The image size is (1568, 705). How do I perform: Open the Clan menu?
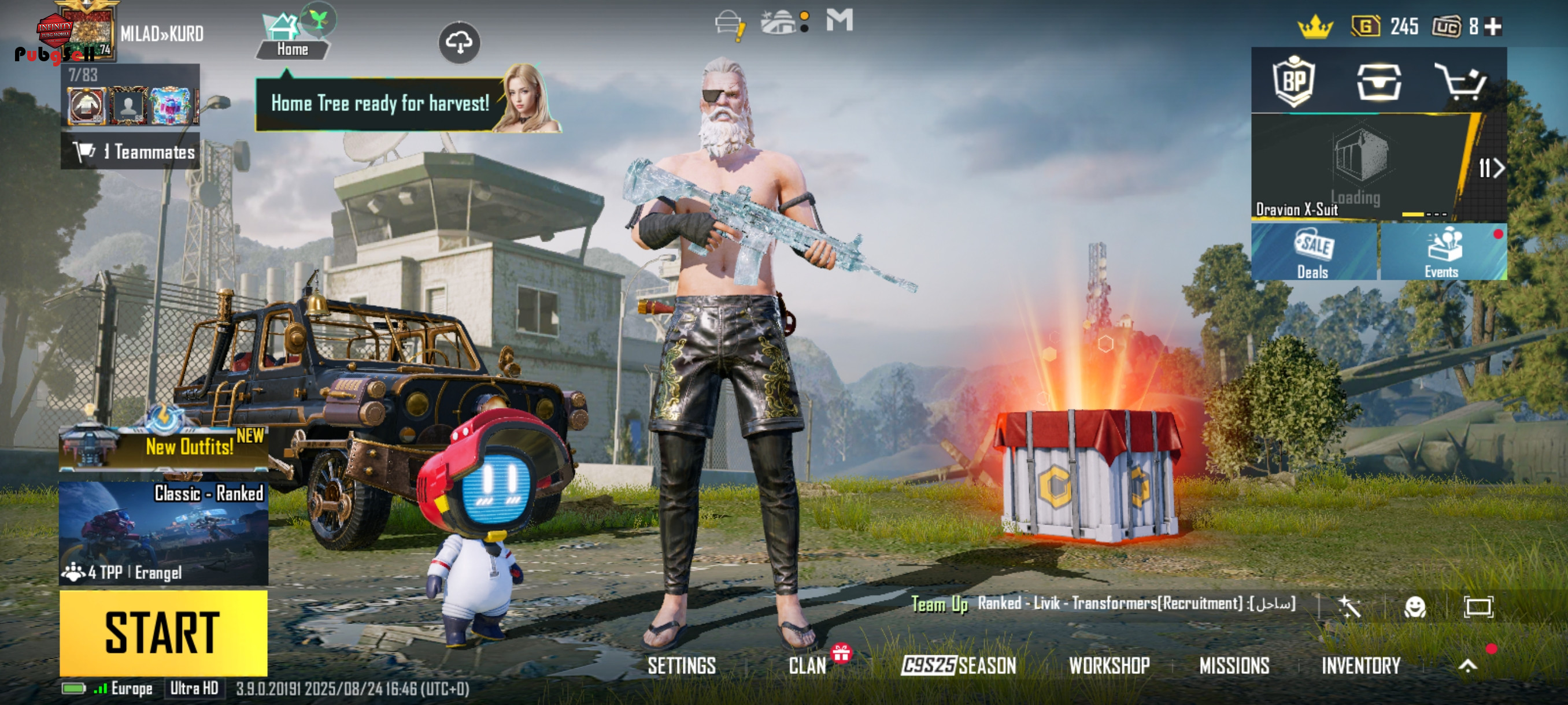807,666
